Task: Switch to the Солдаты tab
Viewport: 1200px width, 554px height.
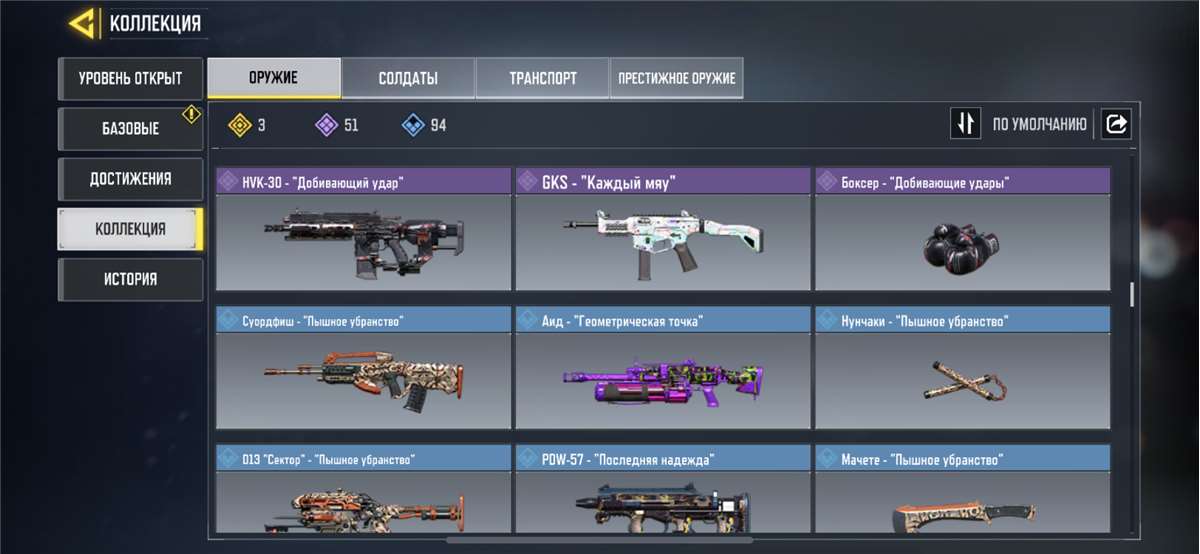Action: pyautogui.click(x=408, y=78)
